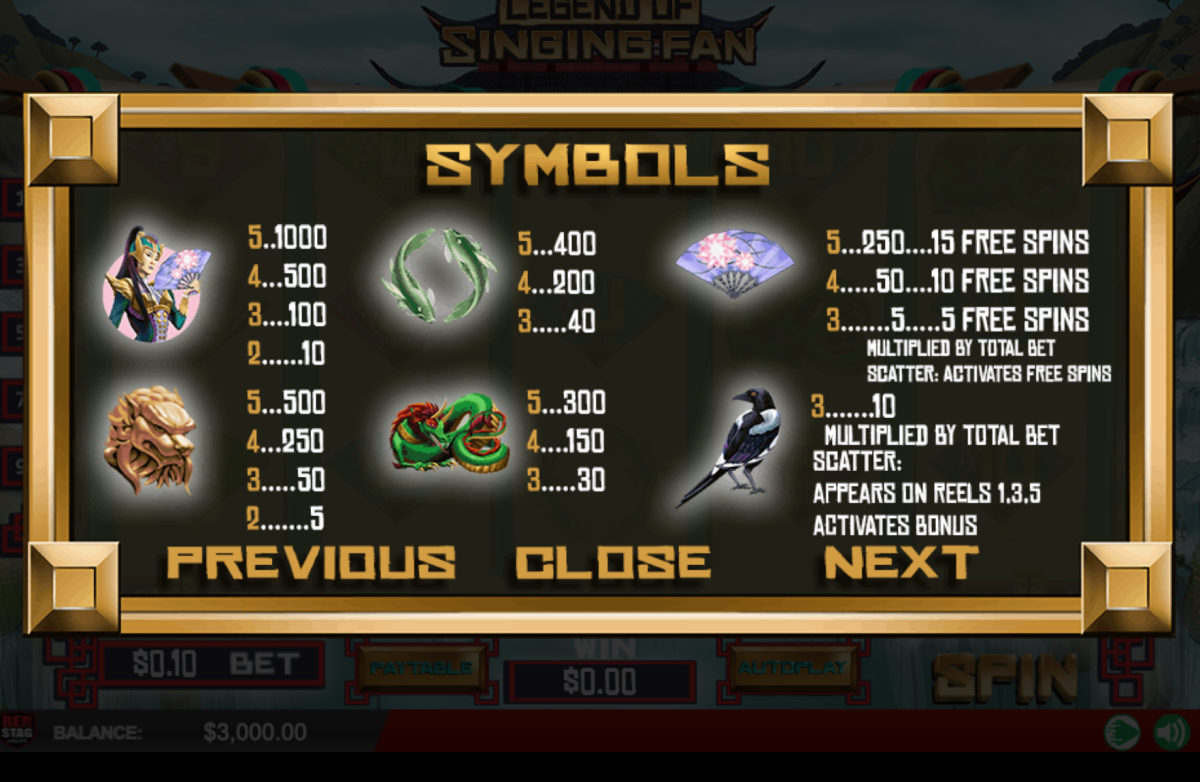Activate the green fast-play arrow icon

[x=1123, y=733]
